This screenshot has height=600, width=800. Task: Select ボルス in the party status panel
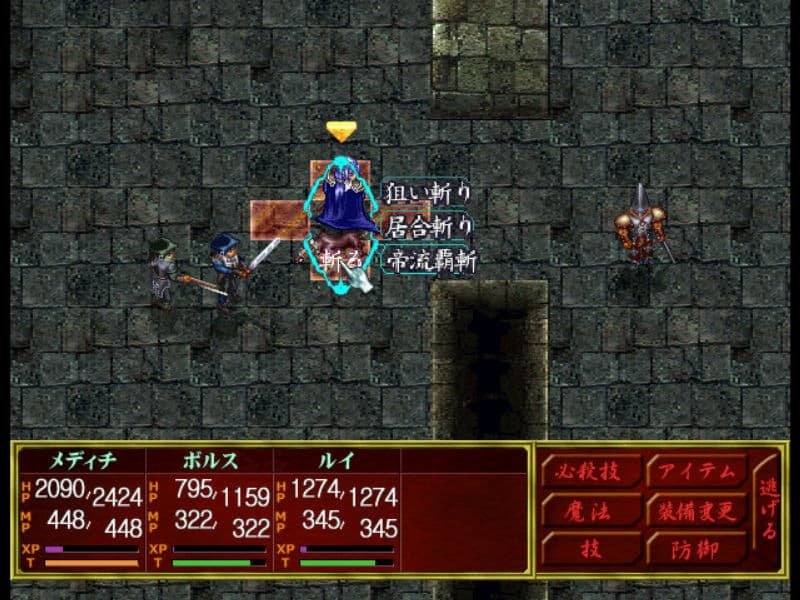208,464
